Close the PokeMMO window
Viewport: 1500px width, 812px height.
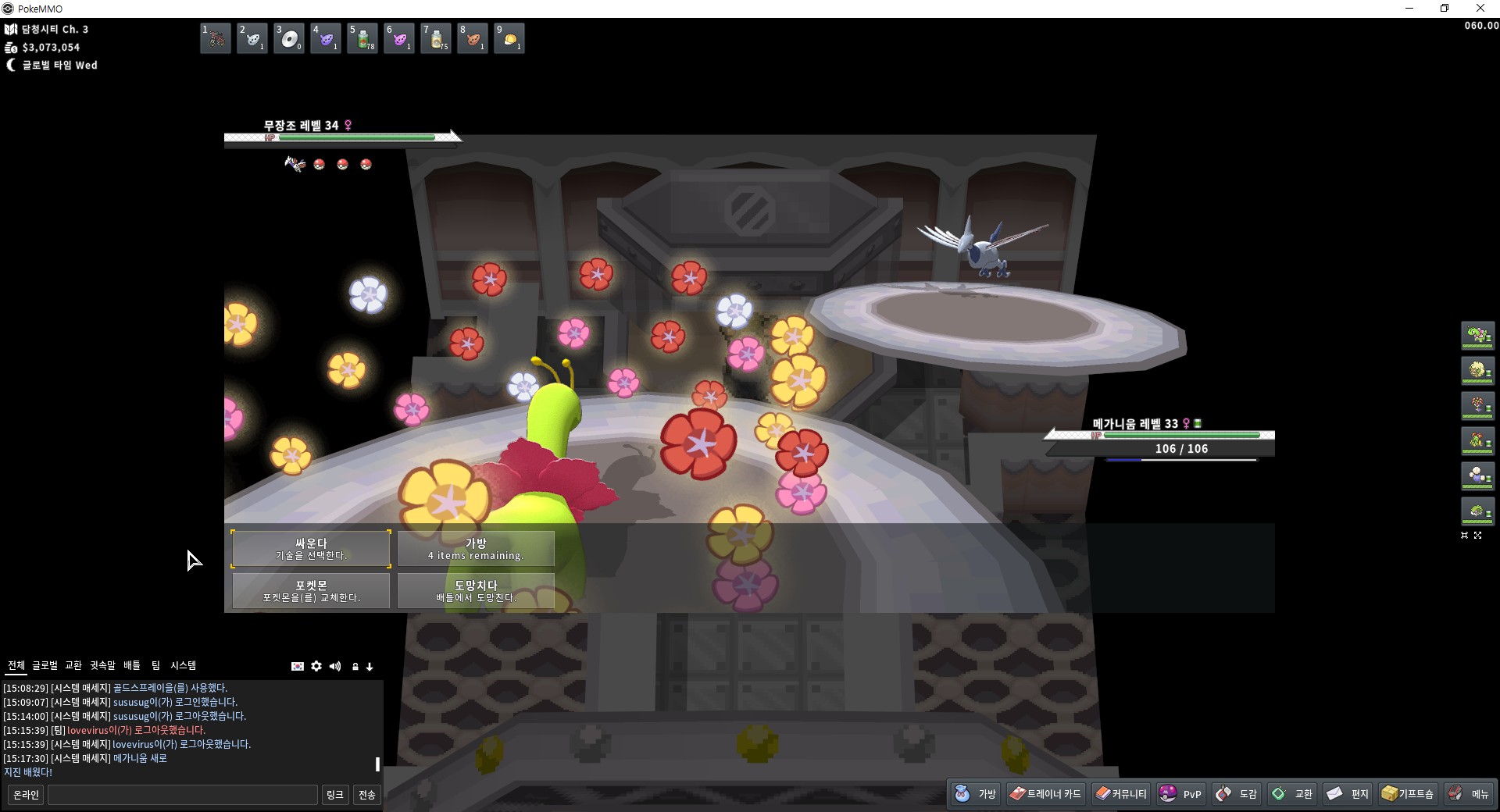1480,9
